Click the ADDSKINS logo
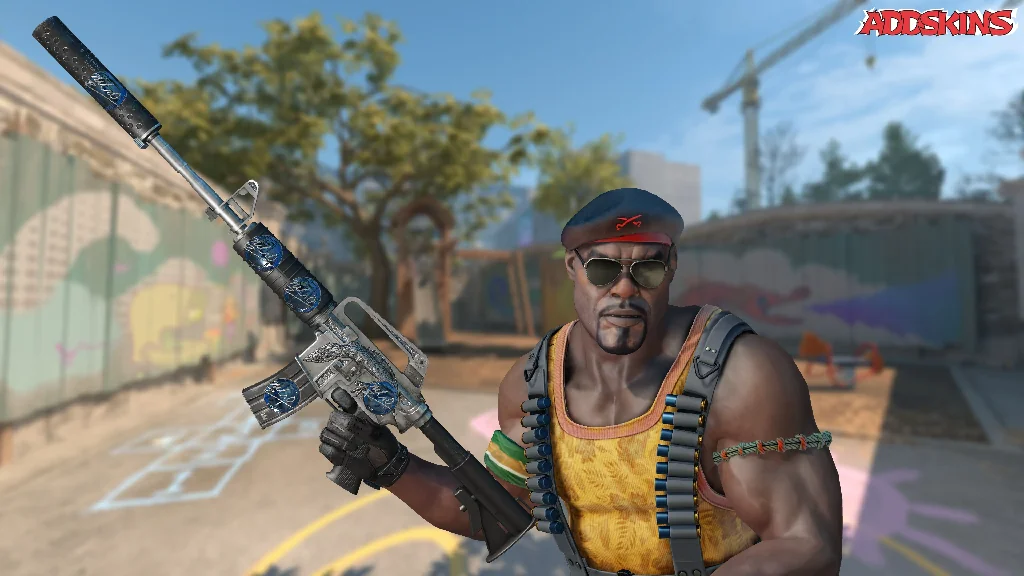Screen dimensions: 1024x576 click(x=936, y=22)
